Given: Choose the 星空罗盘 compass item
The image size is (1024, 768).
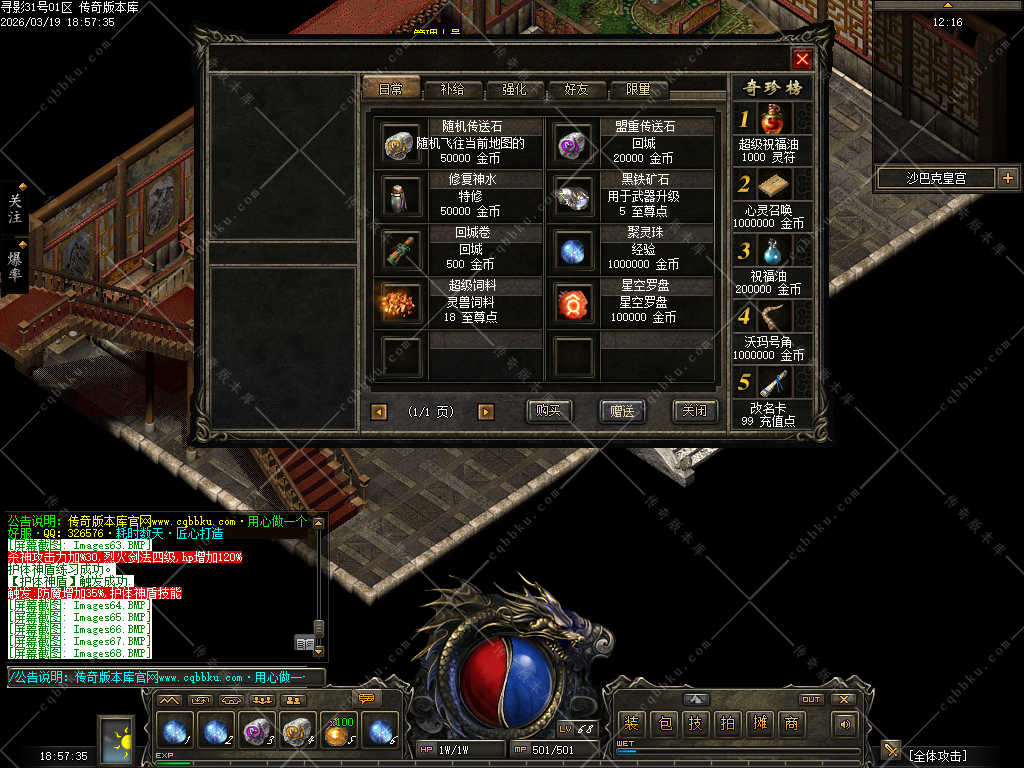Looking at the screenshot, I should tap(574, 302).
